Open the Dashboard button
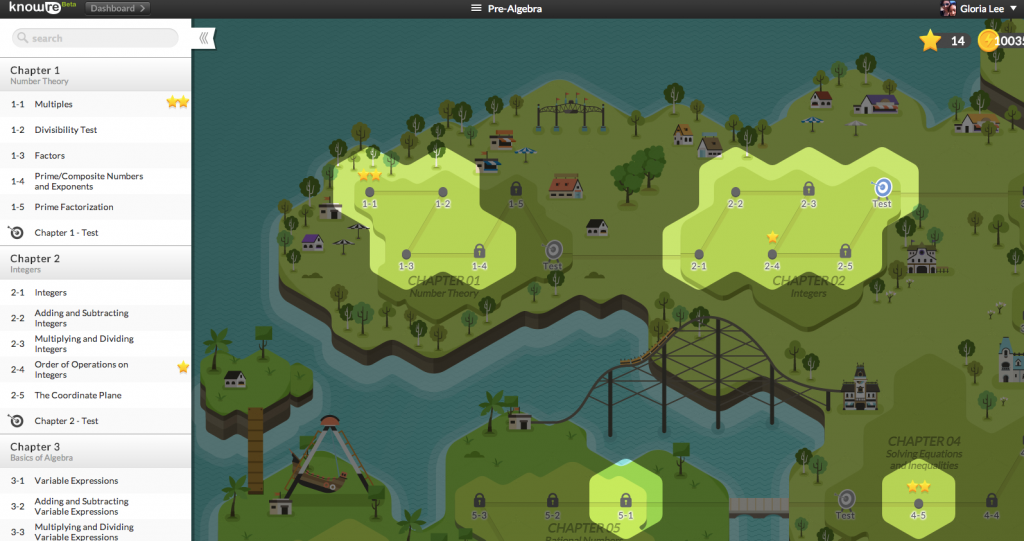Image resolution: width=1024 pixels, height=541 pixels. [117, 8]
